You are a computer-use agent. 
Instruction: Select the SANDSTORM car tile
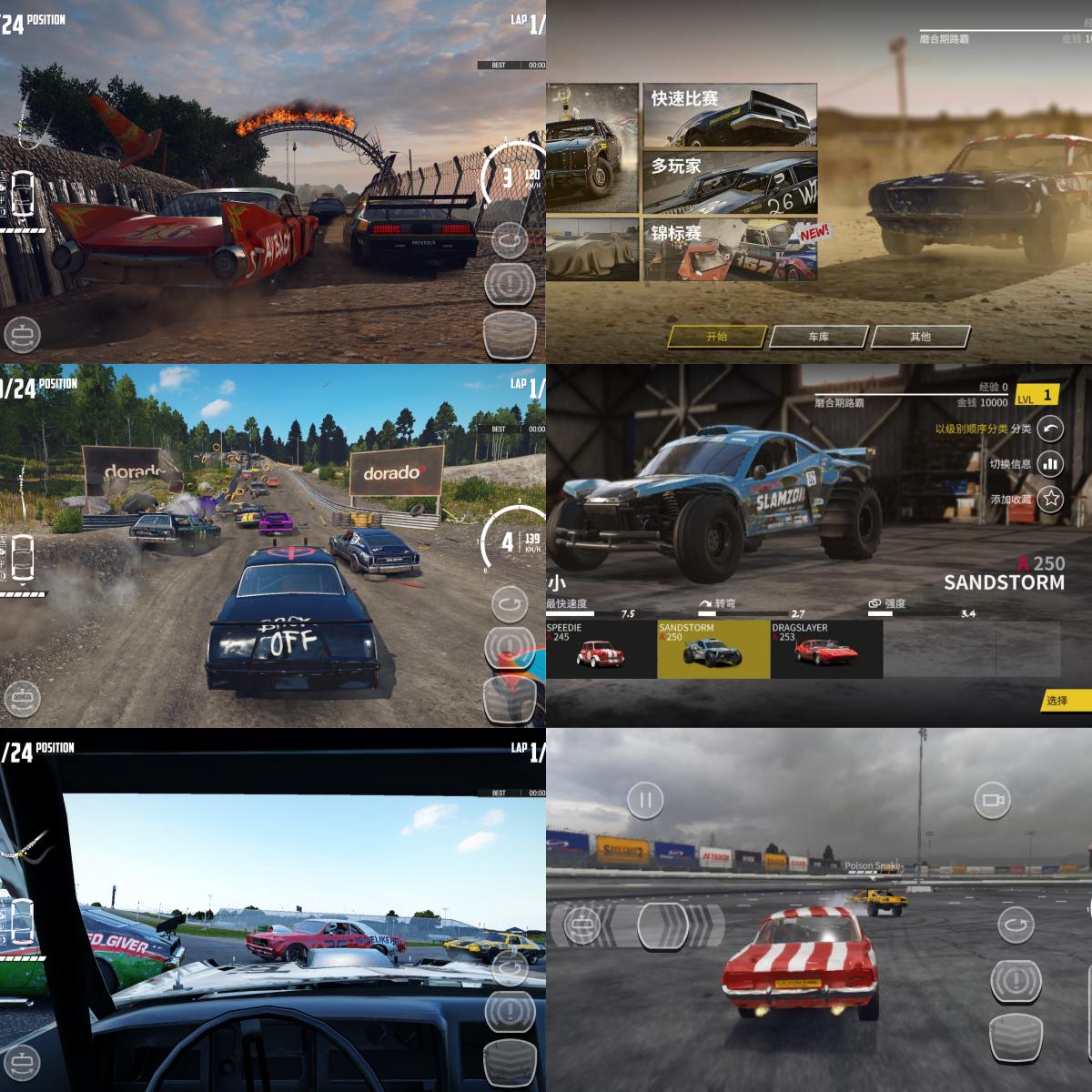click(713, 649)
